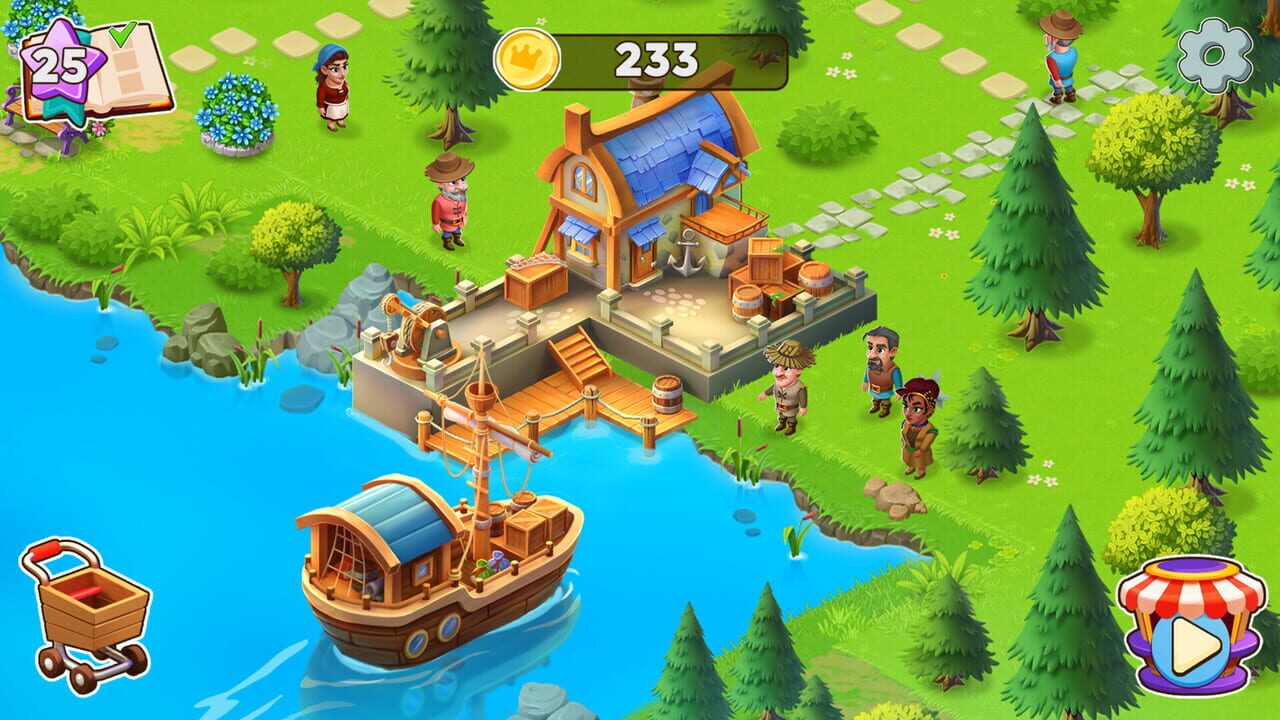The image size is (1280, 720).
Task: Click the green checkmark above the journal
Action: pos(121,33)
